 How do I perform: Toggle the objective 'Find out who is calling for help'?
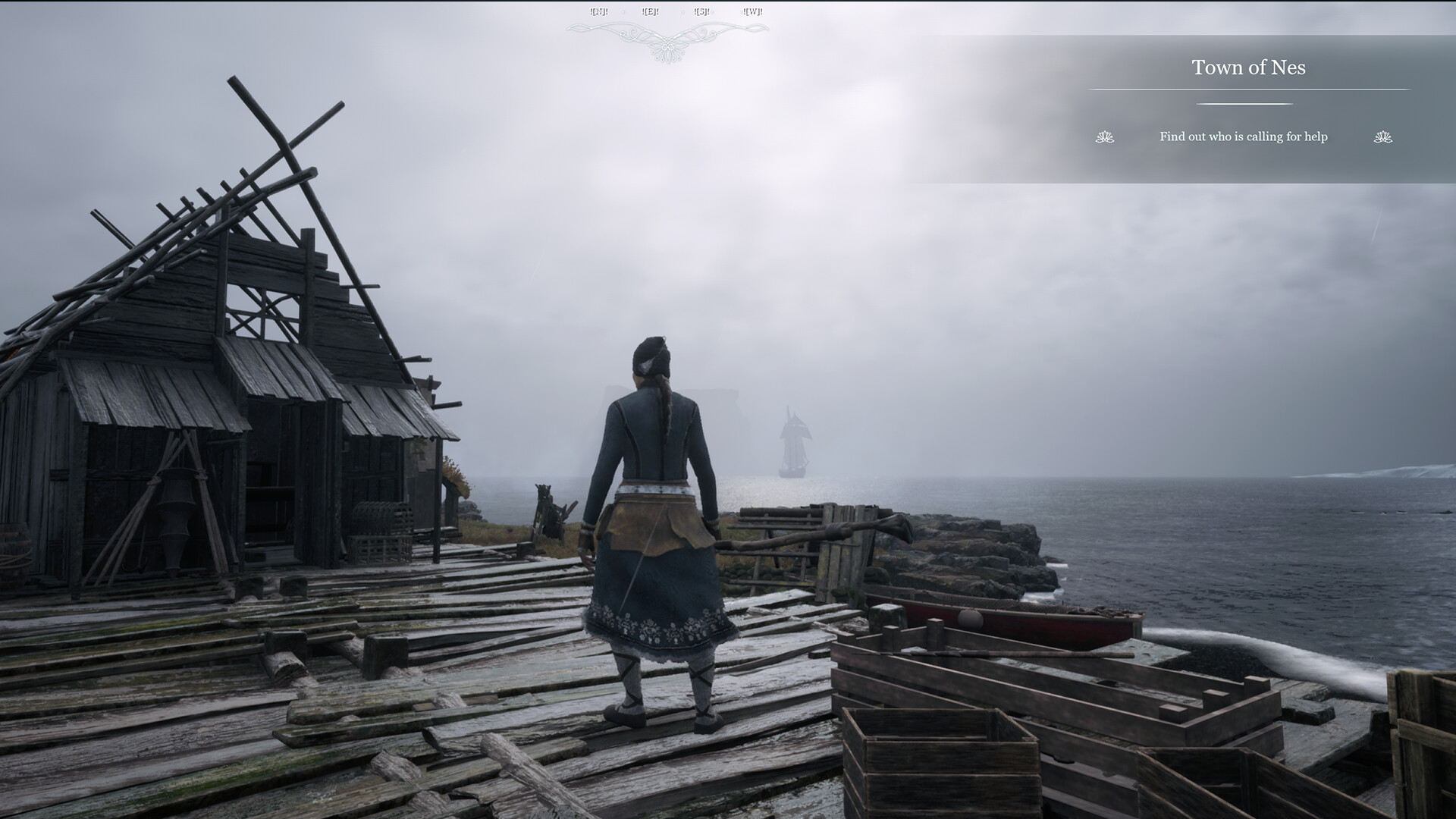[1244, 137]
